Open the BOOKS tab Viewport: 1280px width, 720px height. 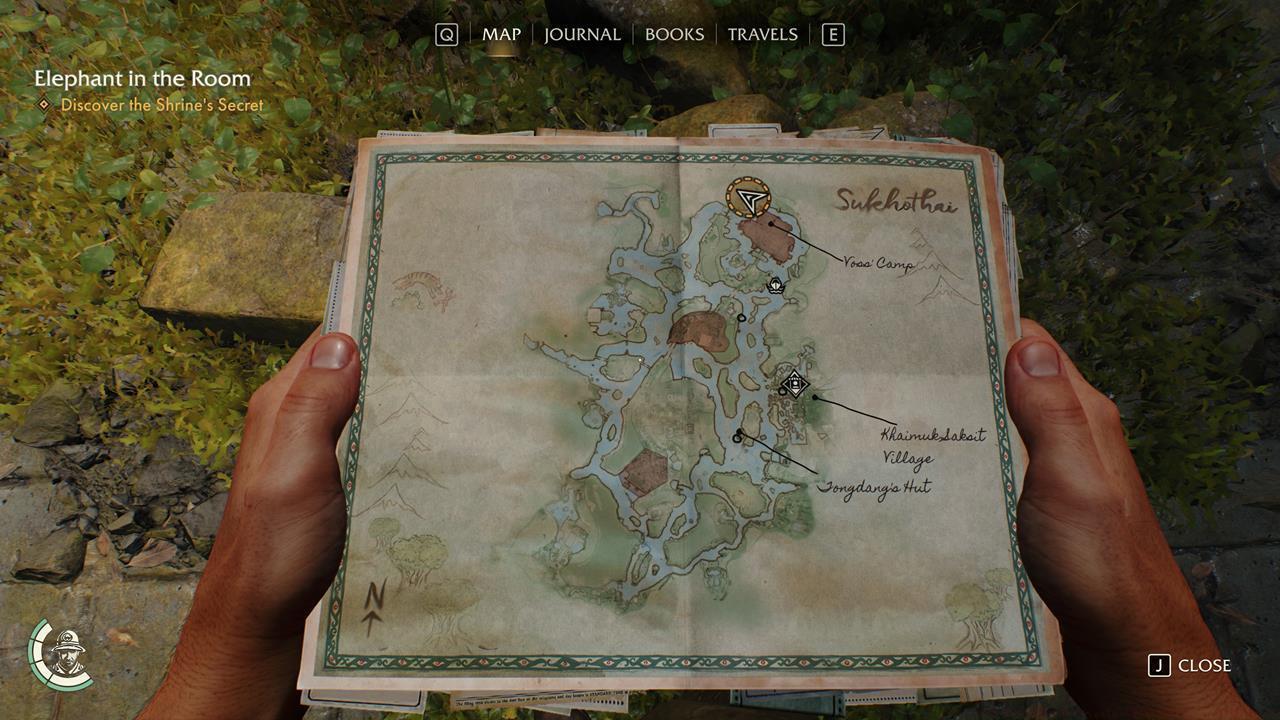[x=677, y=33]
